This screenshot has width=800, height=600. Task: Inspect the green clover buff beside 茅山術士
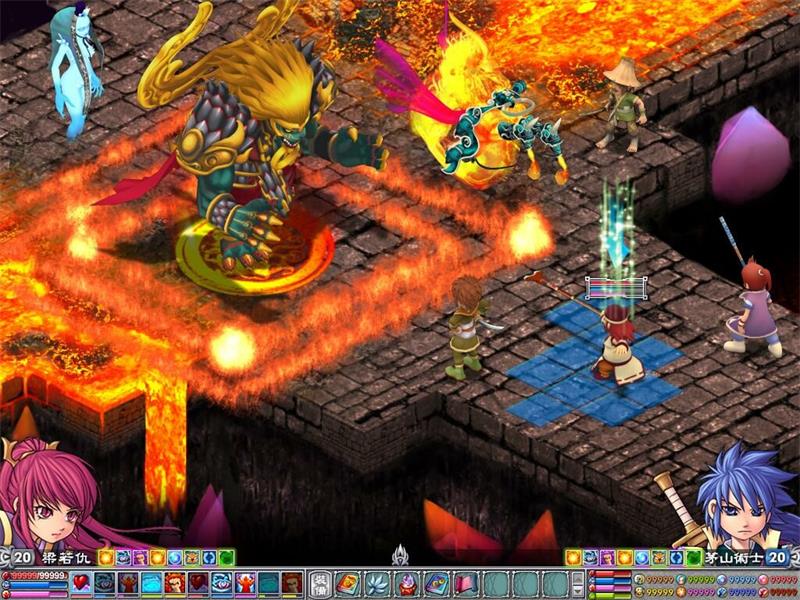pyautogui.click(x=693, y=557)
